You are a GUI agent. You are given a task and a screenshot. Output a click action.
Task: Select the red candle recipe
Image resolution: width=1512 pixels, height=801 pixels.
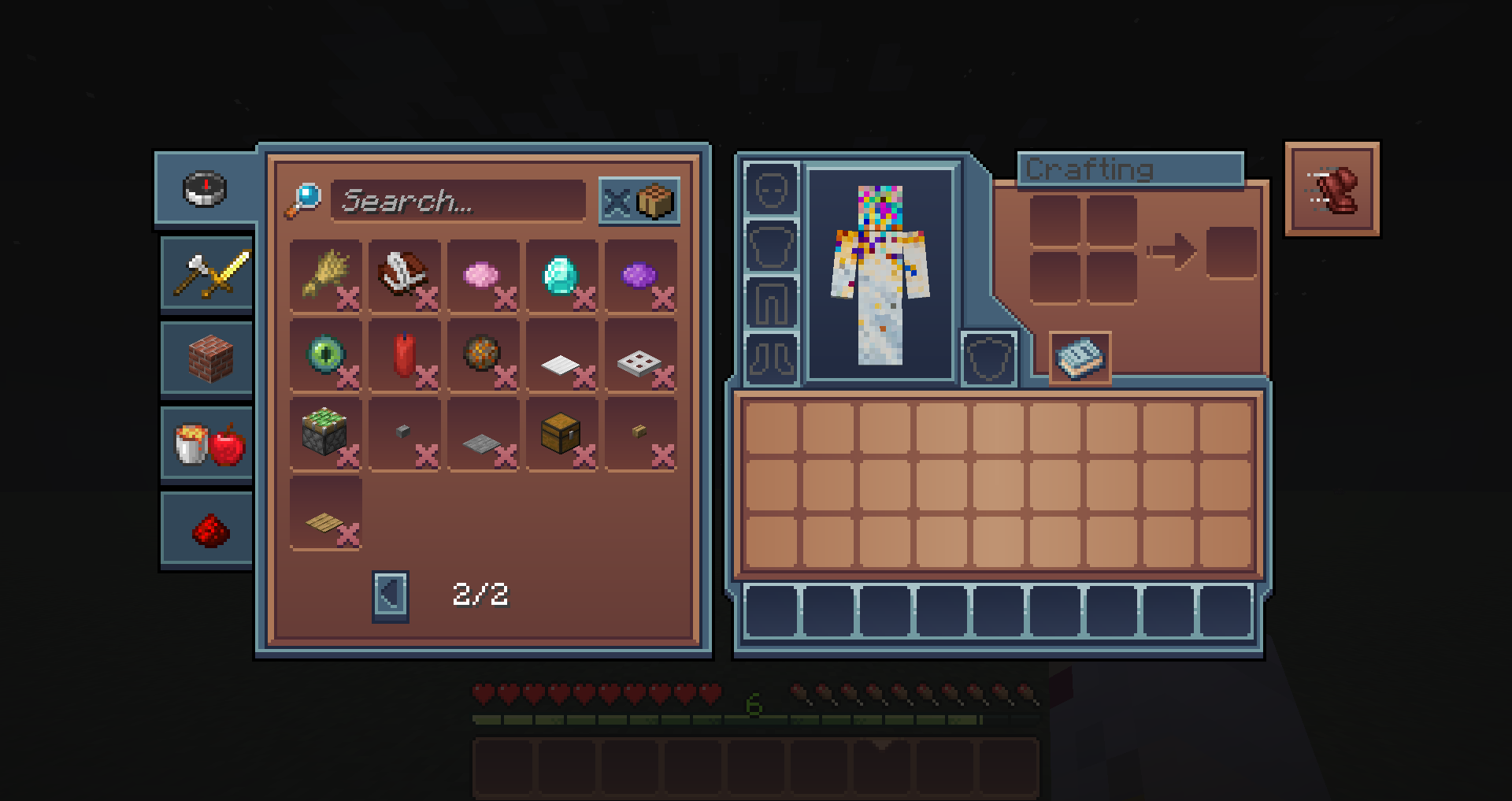(404, 354)
